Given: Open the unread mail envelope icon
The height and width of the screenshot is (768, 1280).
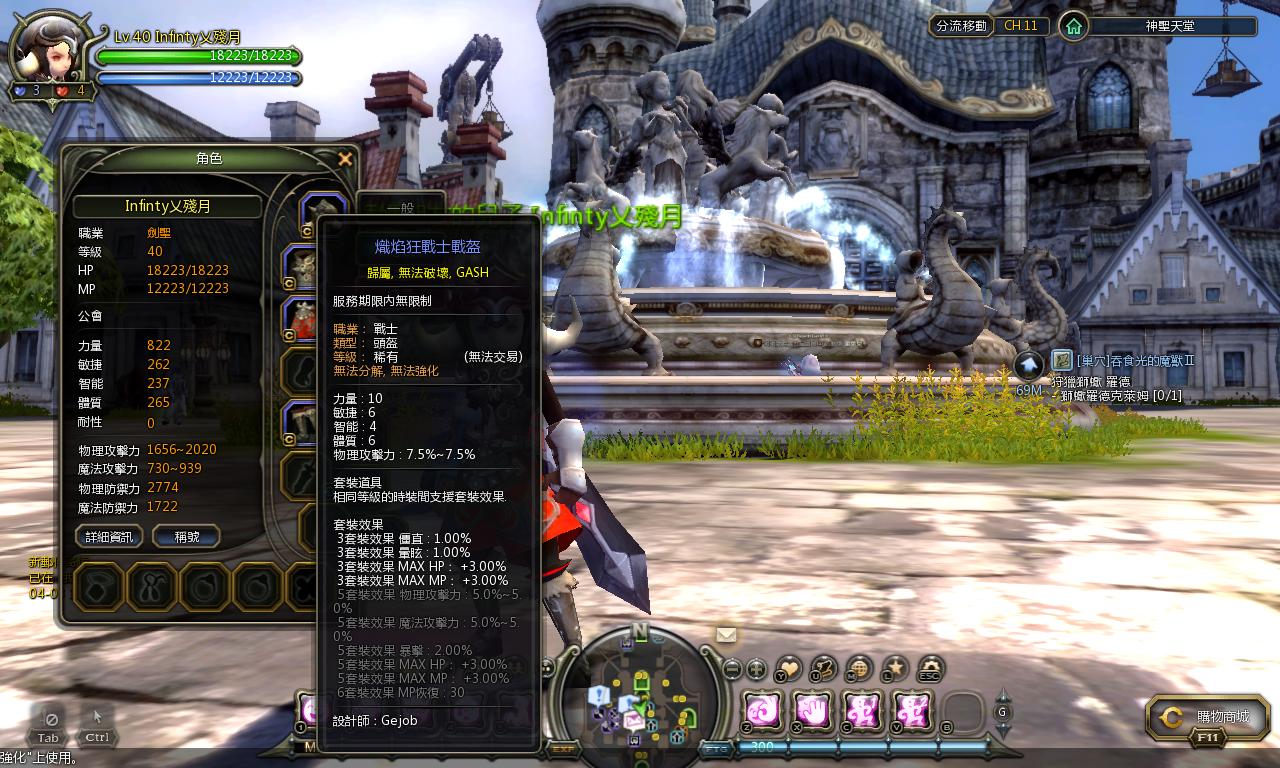Looking at the screenshot, I should [726, 635].
